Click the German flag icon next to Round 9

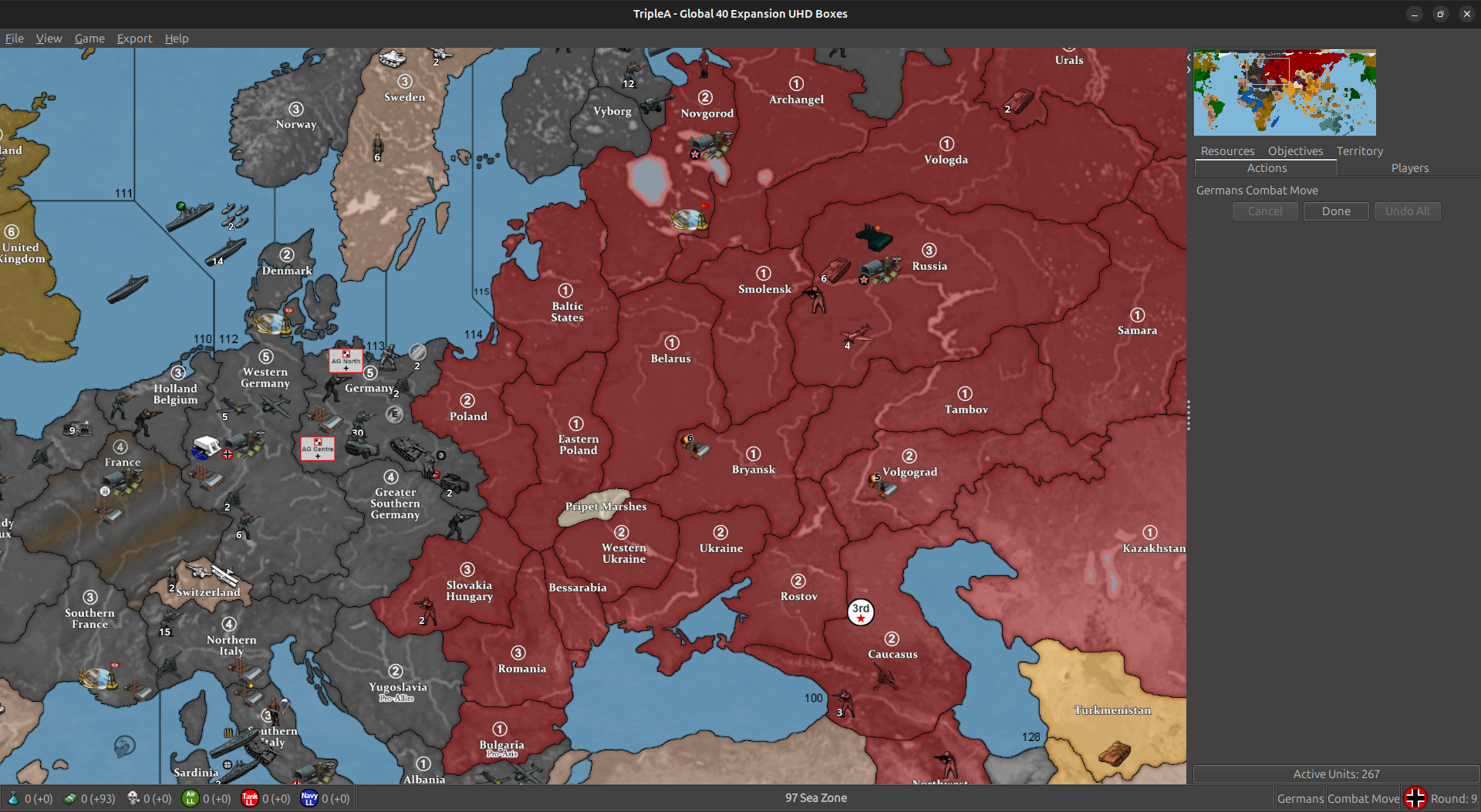point(1415,798)
